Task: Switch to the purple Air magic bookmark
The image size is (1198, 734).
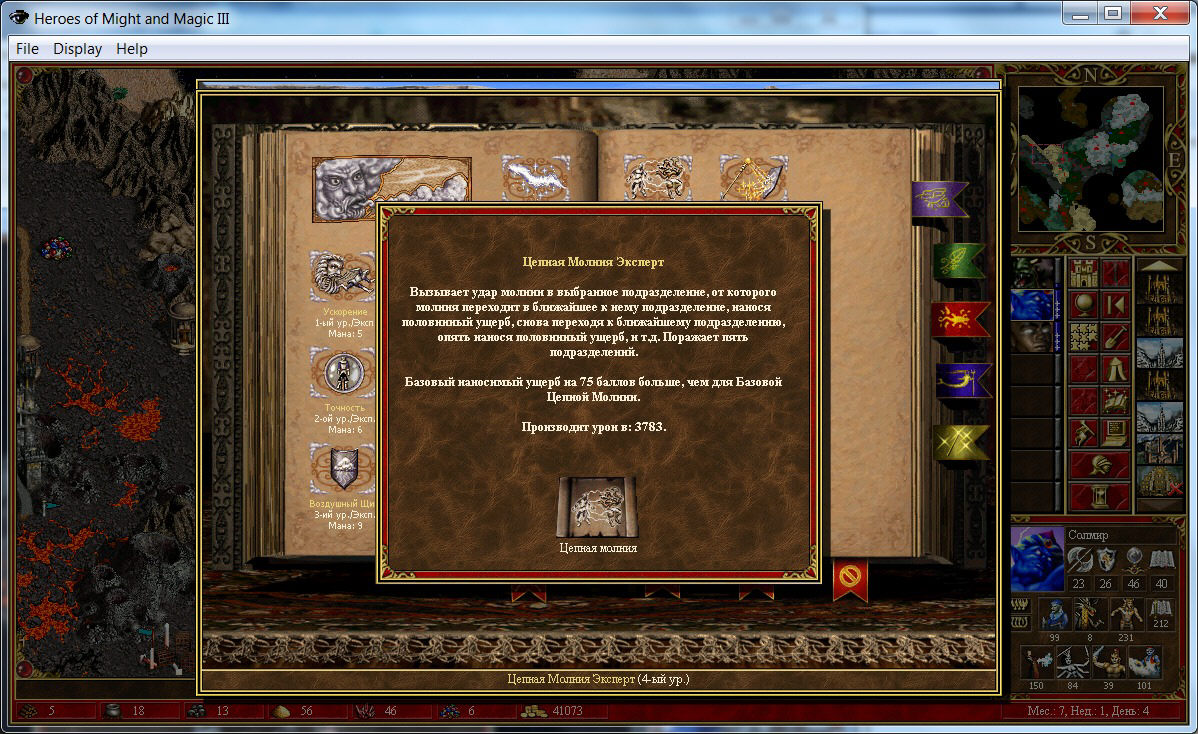Action: coord(939,200)
